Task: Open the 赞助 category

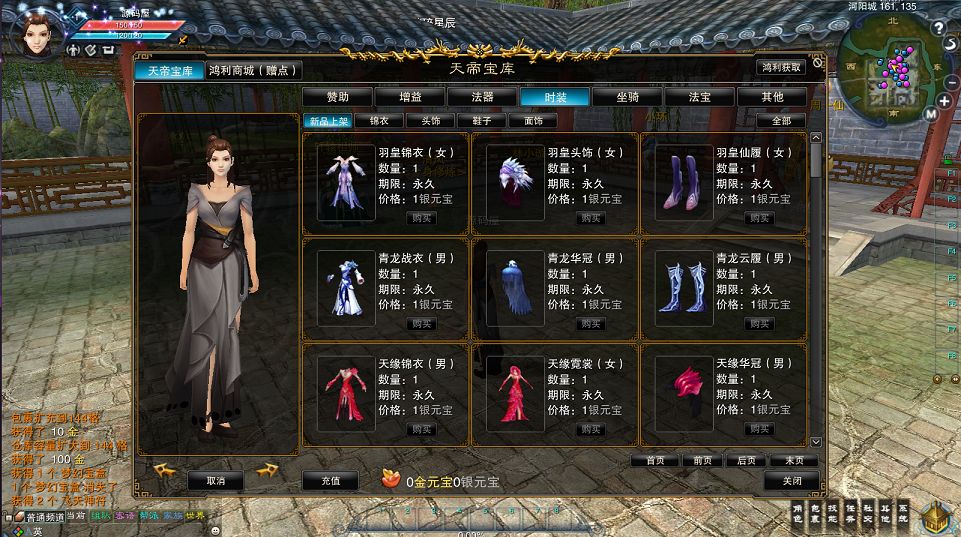Action: point(338,97)
